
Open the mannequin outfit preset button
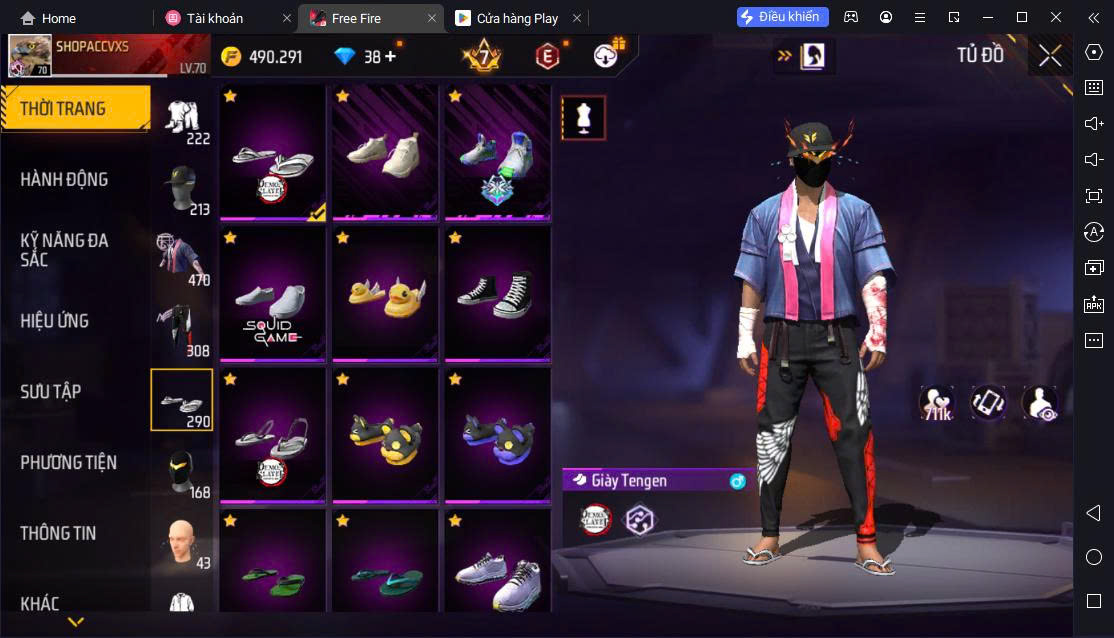[x=583, y=118]
